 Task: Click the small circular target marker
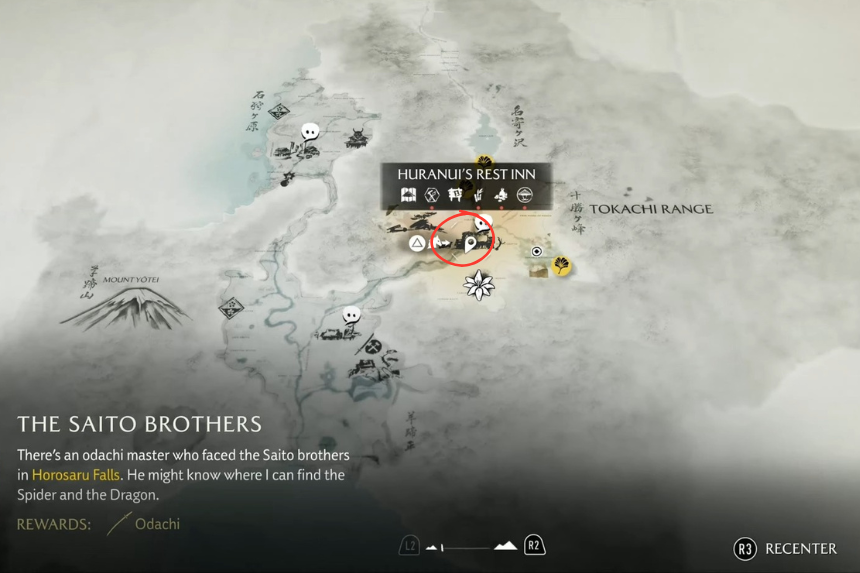tap(537, 252)
